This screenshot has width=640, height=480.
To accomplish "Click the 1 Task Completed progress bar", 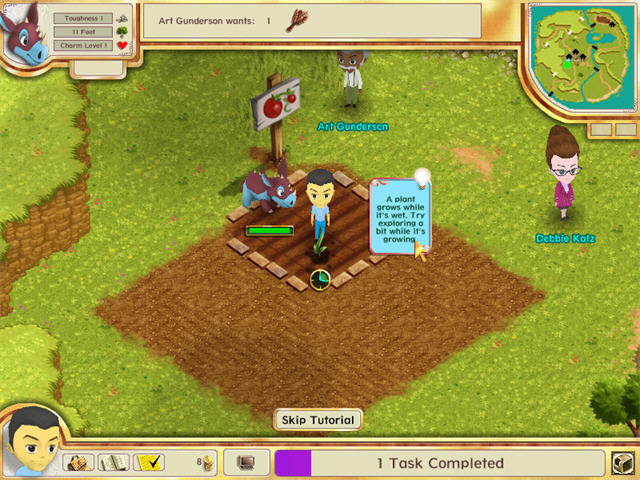I will [439, 463].
